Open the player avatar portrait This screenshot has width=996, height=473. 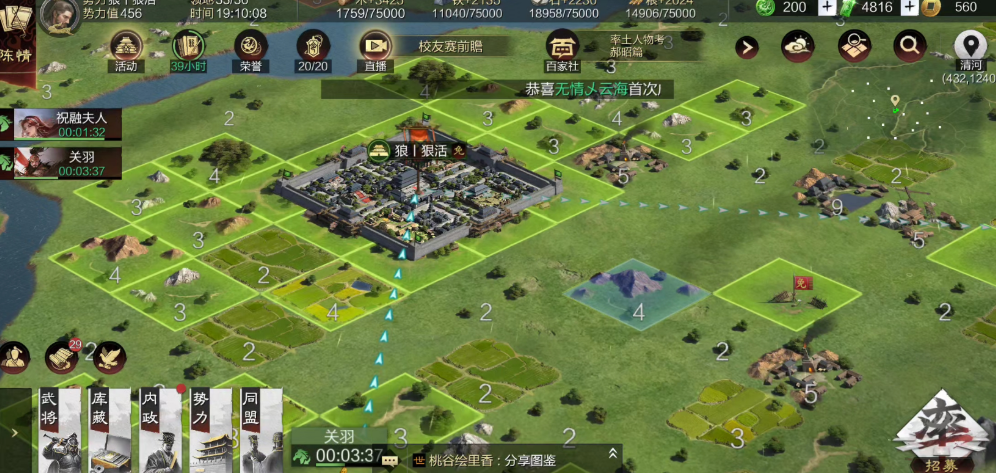59,15
